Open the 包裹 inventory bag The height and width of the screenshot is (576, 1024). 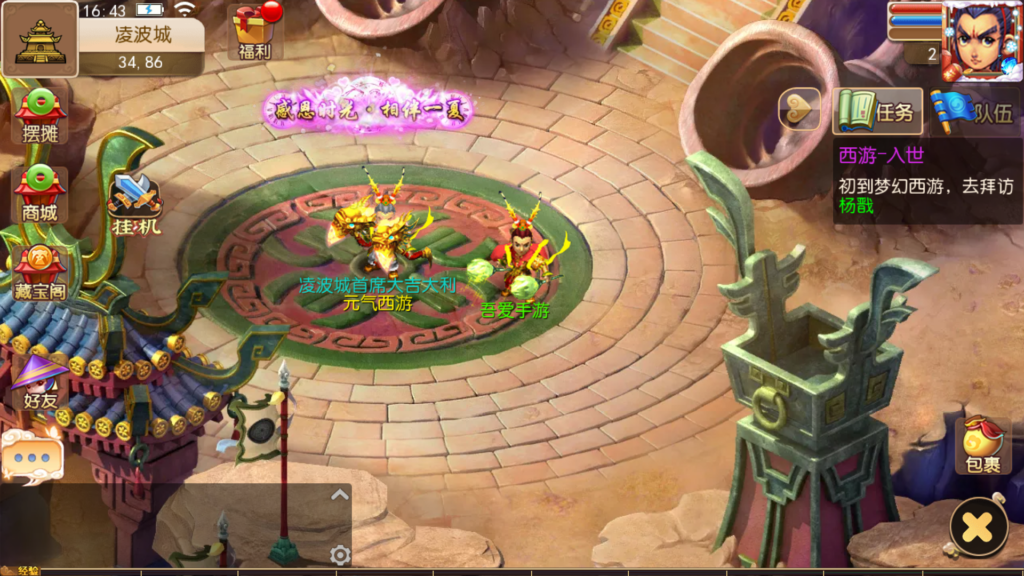tap(982, 446)
